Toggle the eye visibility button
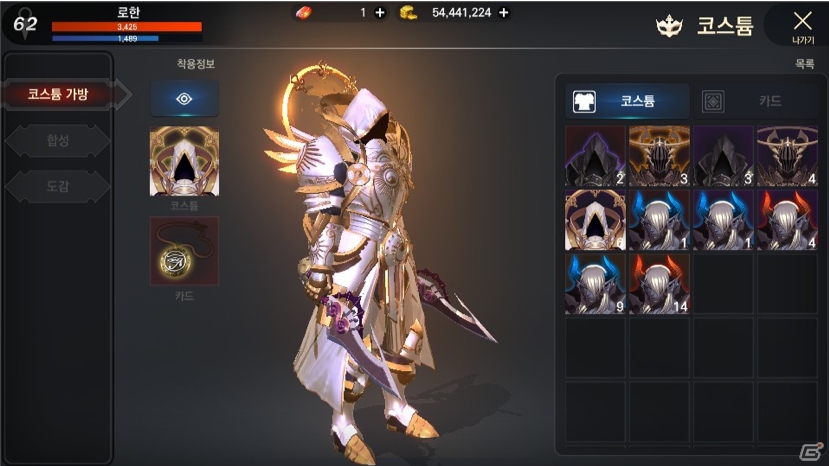The height and width of the screenshot is (466, 829). coord(184,98)
